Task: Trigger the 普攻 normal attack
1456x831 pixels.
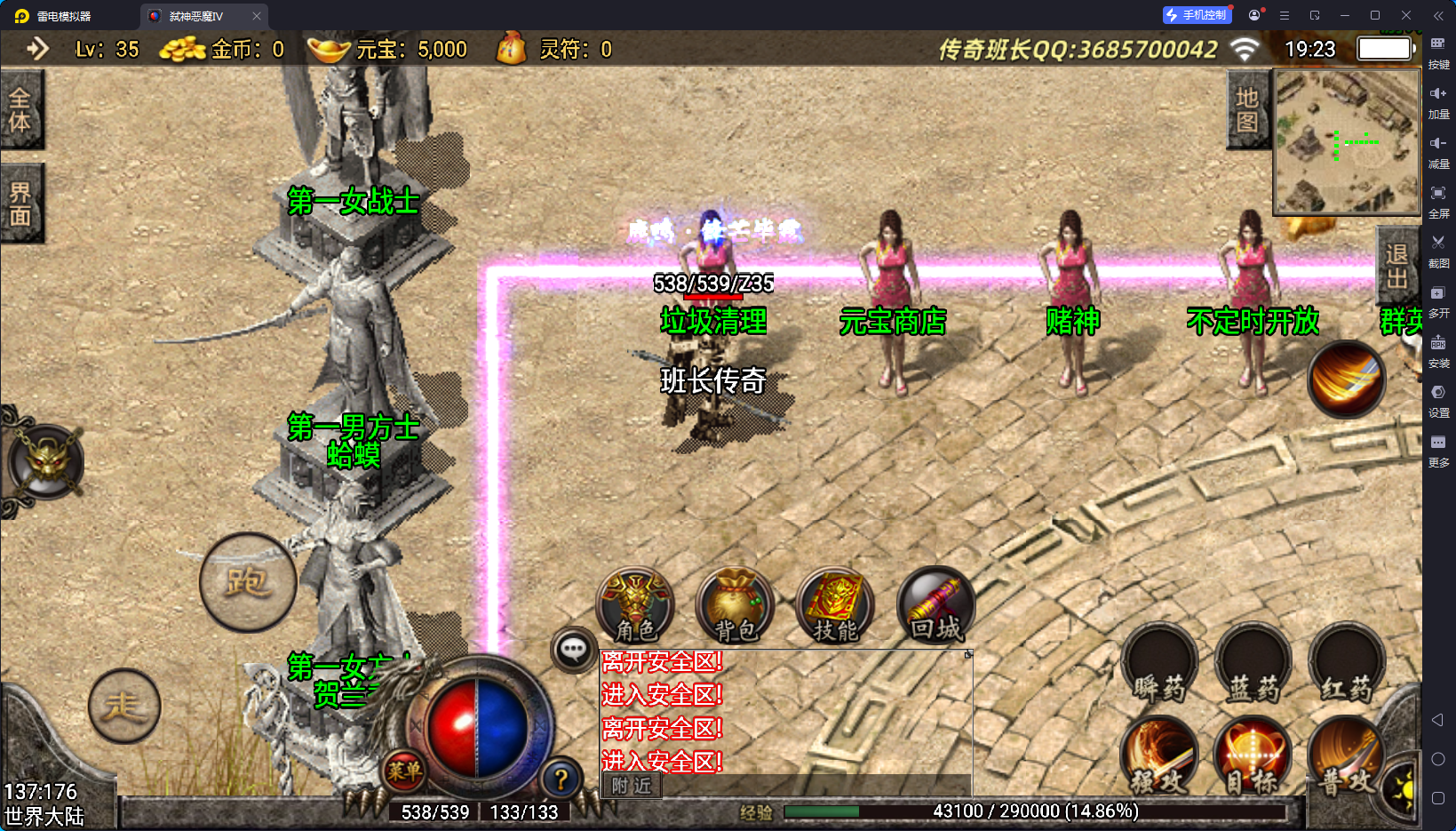Action: tap(1344, 757)
